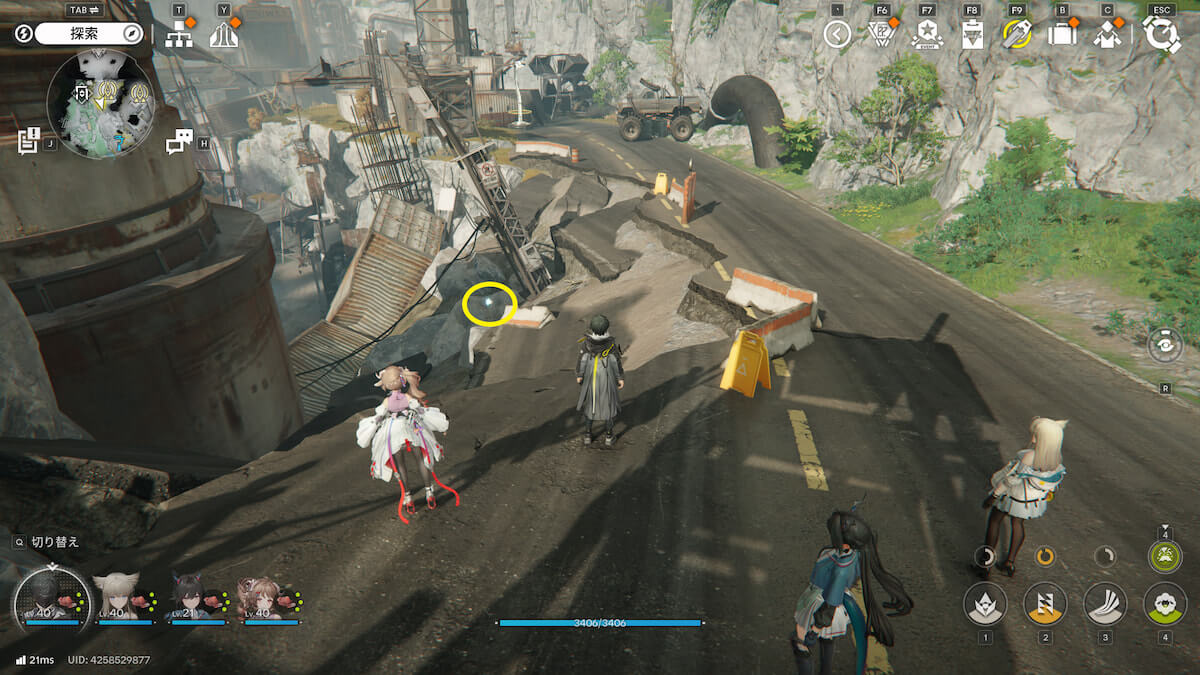Open the hierarchy tree icon menu
This screenshot has width=1200, height=675.
pos(179,35)
